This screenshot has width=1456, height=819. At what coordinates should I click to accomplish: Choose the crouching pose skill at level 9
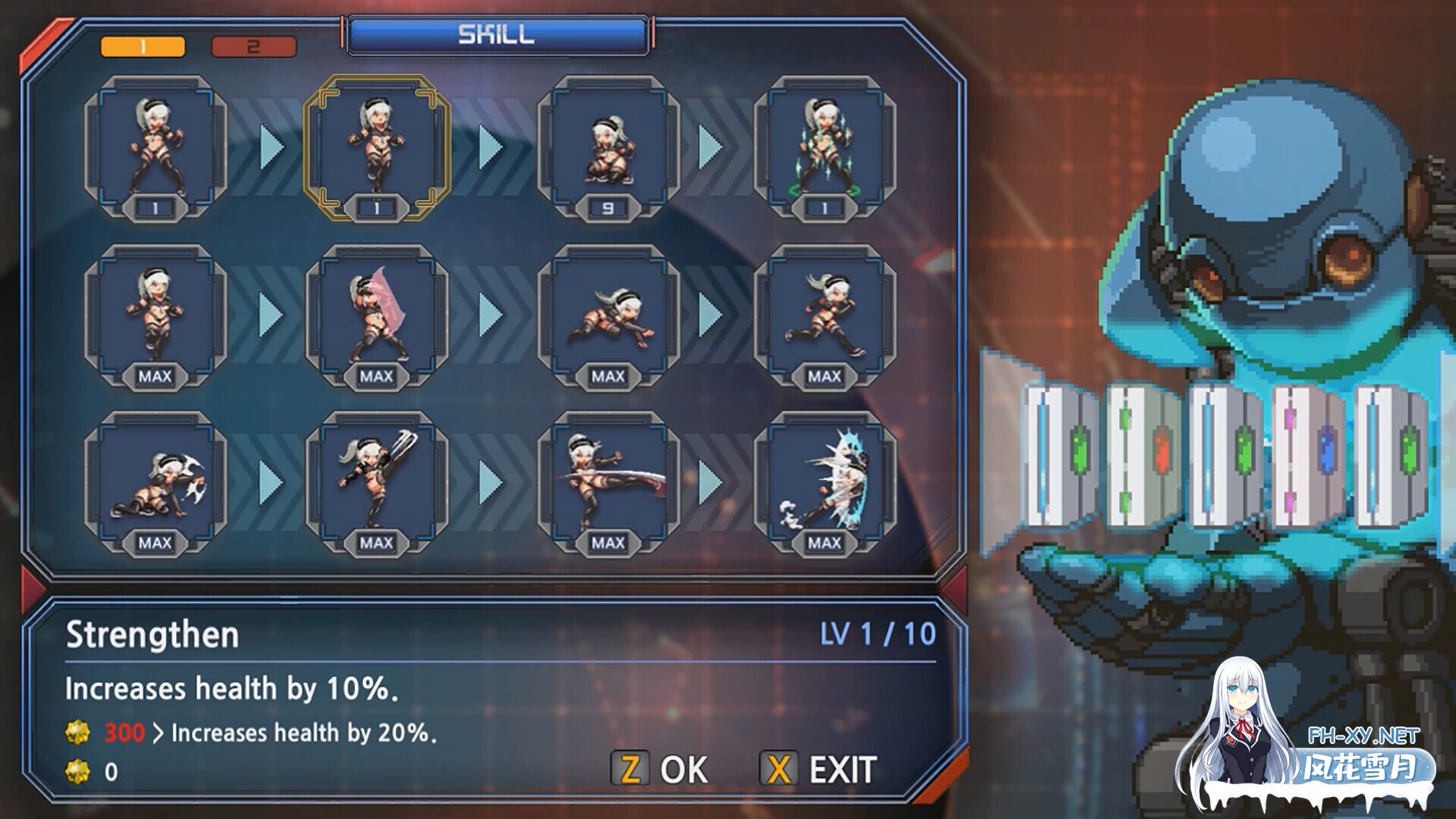tap(608, 148)
